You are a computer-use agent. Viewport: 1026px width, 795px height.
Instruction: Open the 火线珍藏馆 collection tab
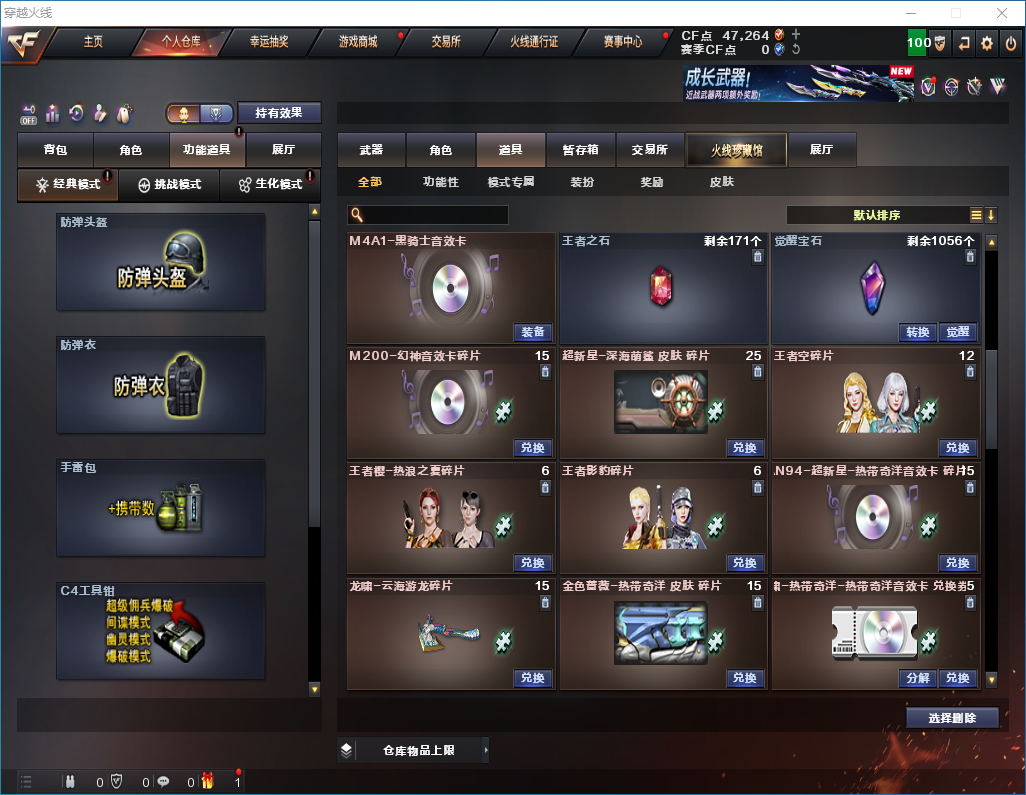(737, 150)
